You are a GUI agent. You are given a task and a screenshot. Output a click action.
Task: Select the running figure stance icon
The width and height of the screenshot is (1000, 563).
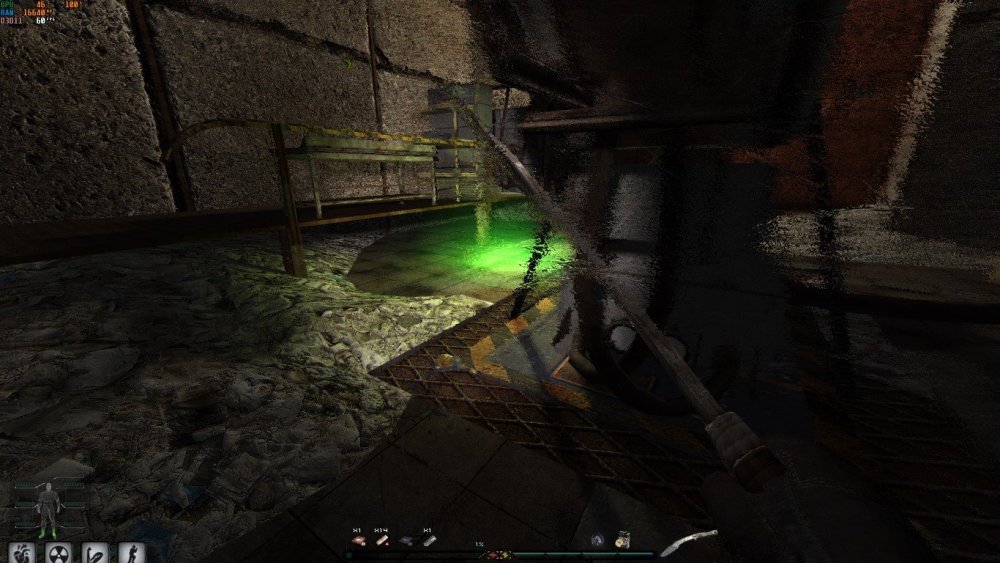coord(132,552)
